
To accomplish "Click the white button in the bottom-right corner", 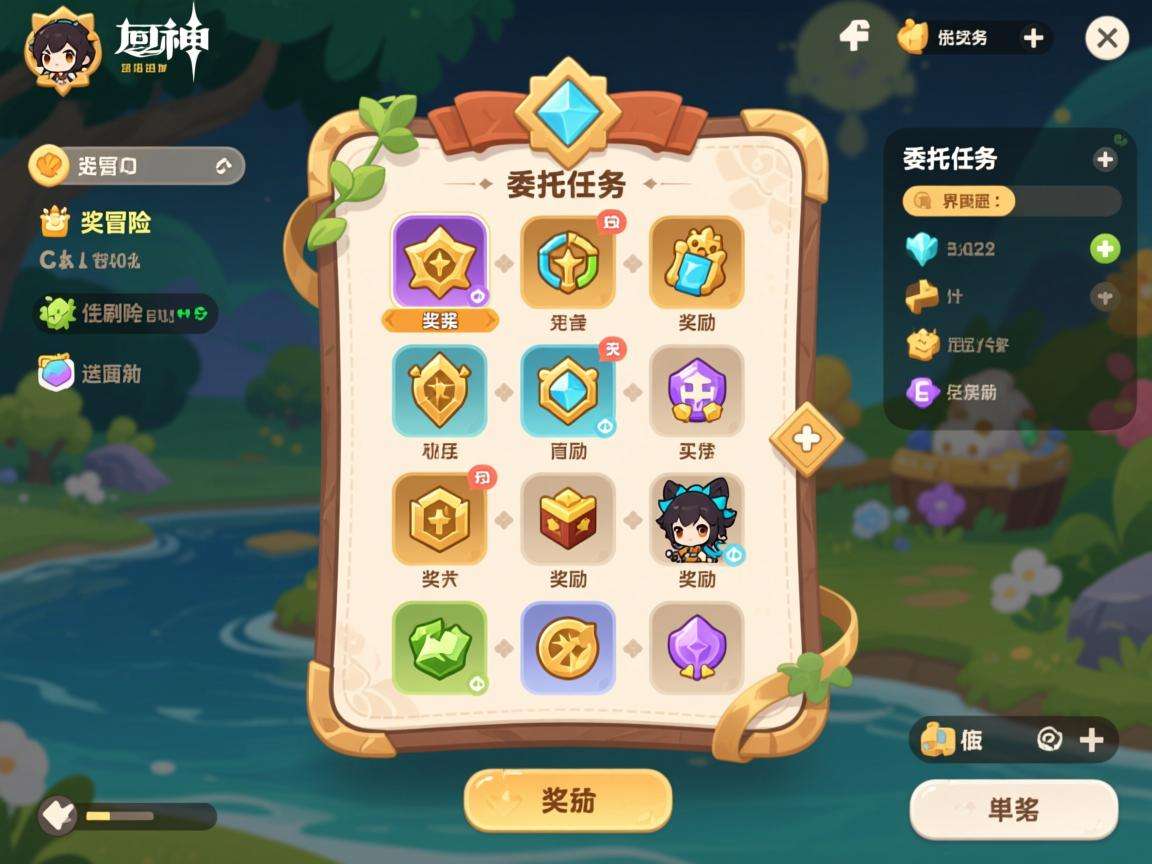I will click(x=1013, y=809).
